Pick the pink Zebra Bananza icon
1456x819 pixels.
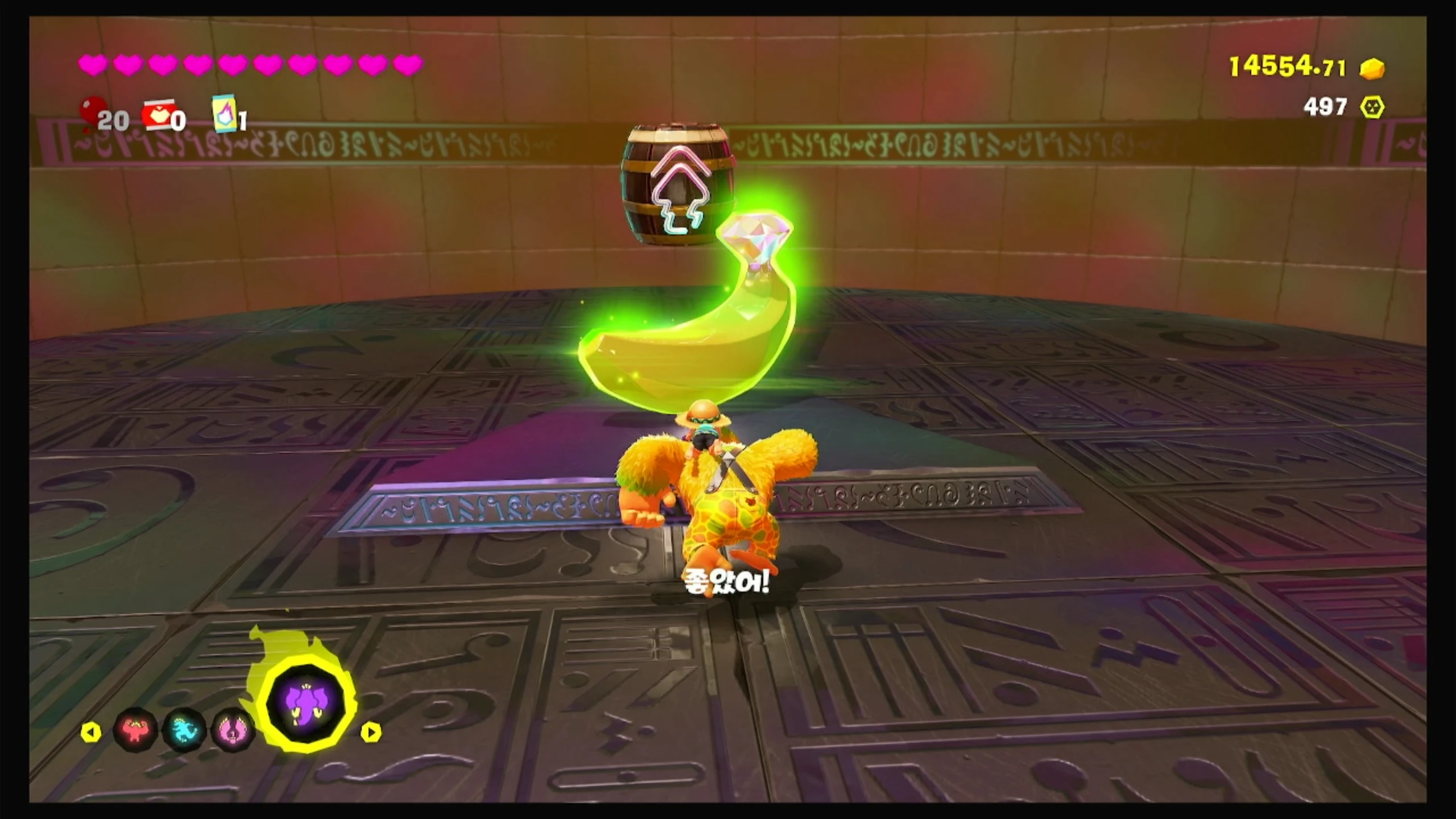pos(232,730)
